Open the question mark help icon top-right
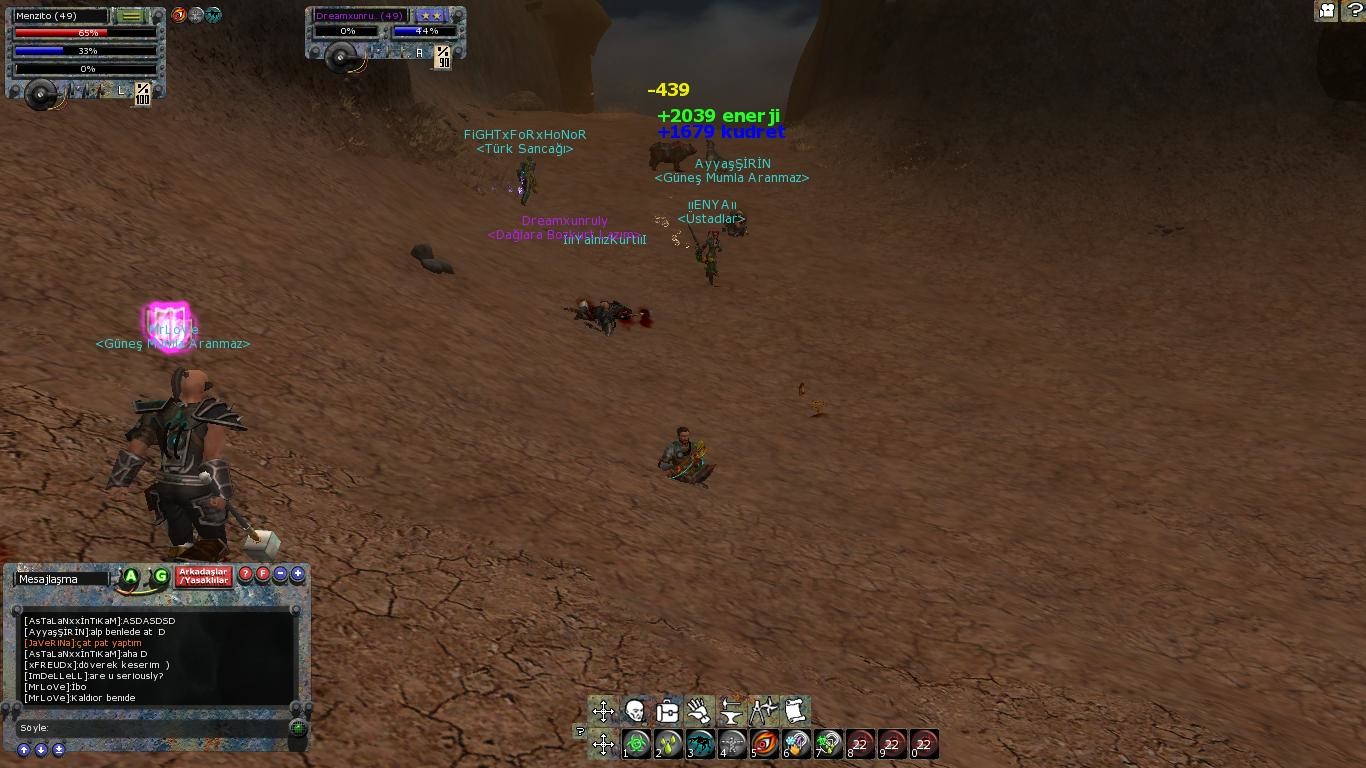Viewport: 1366px width, 768px height. tap(1354, 10)
